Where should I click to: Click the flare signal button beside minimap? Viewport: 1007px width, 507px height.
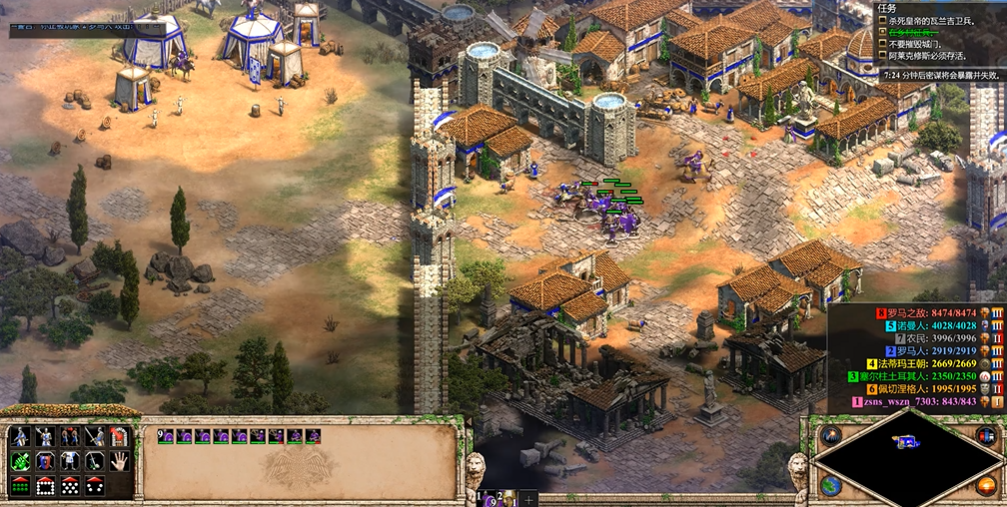point(831,436)
